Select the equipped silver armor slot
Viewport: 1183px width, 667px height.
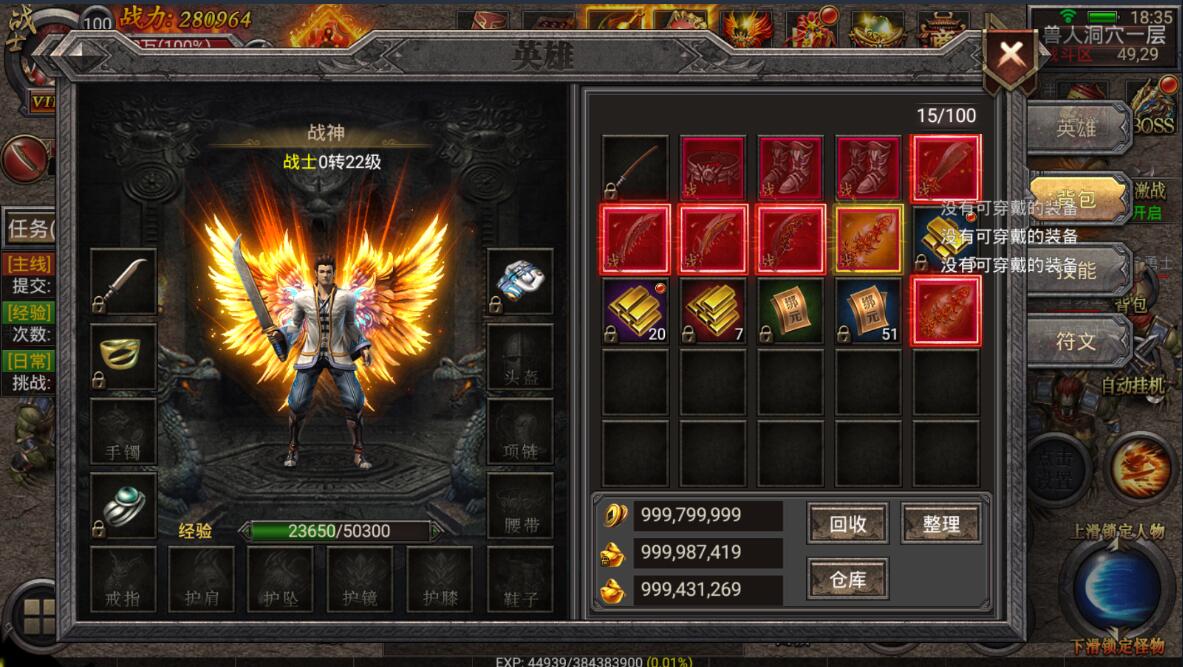(x=520, y=282)
